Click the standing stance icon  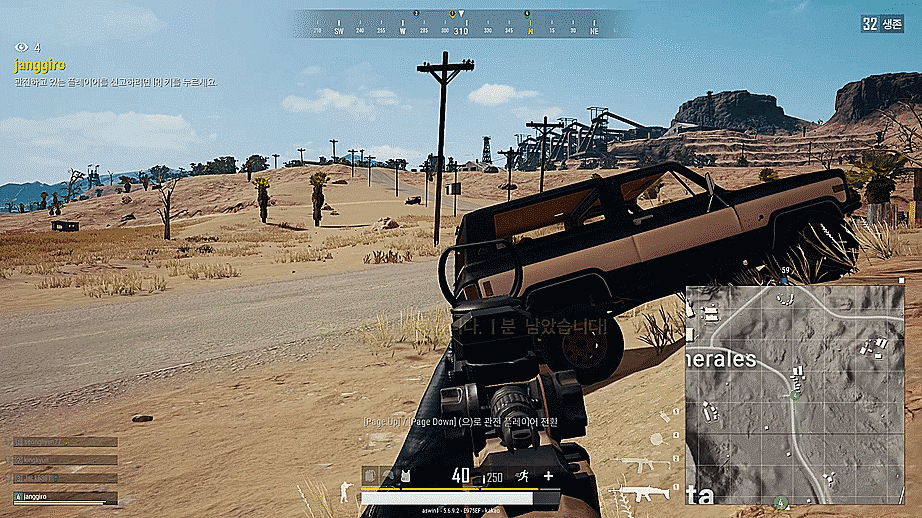346,490
